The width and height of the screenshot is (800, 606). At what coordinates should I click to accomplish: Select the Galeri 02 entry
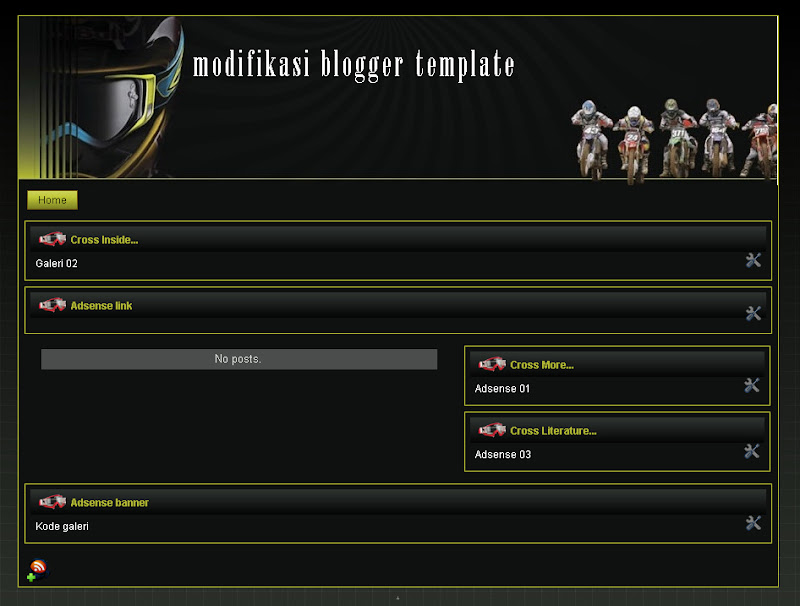pyautogui.click(x=56, y=264)
